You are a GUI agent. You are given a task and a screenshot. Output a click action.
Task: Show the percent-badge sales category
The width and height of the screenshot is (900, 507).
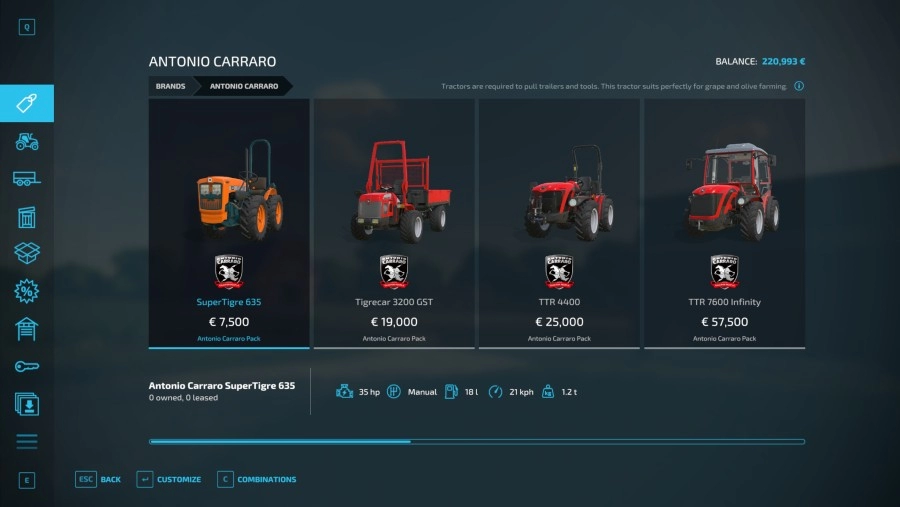point(27,291)
